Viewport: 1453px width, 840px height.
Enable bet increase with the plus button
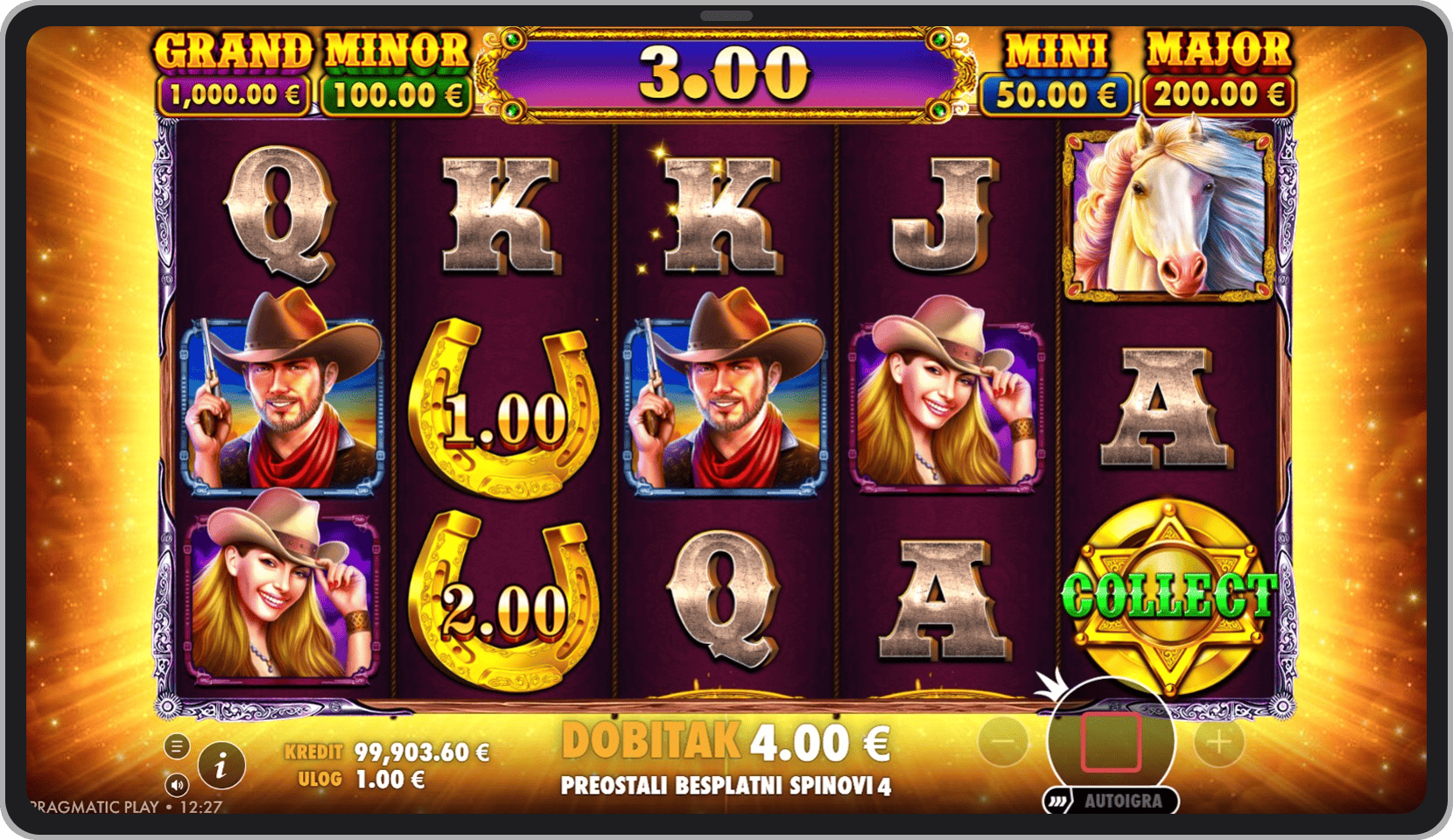1217,742
